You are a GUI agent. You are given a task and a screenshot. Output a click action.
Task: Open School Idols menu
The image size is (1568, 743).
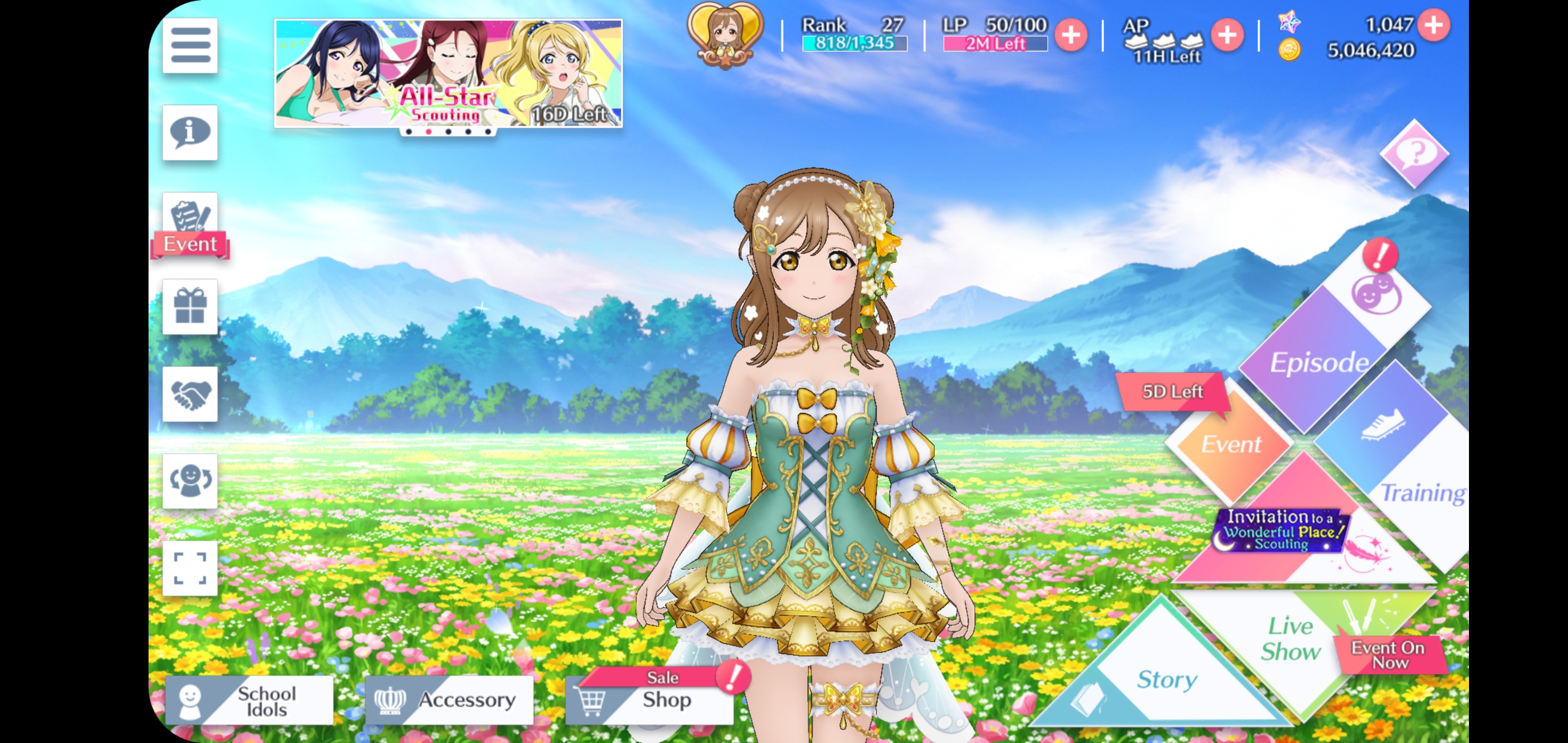tap(250, 700)
